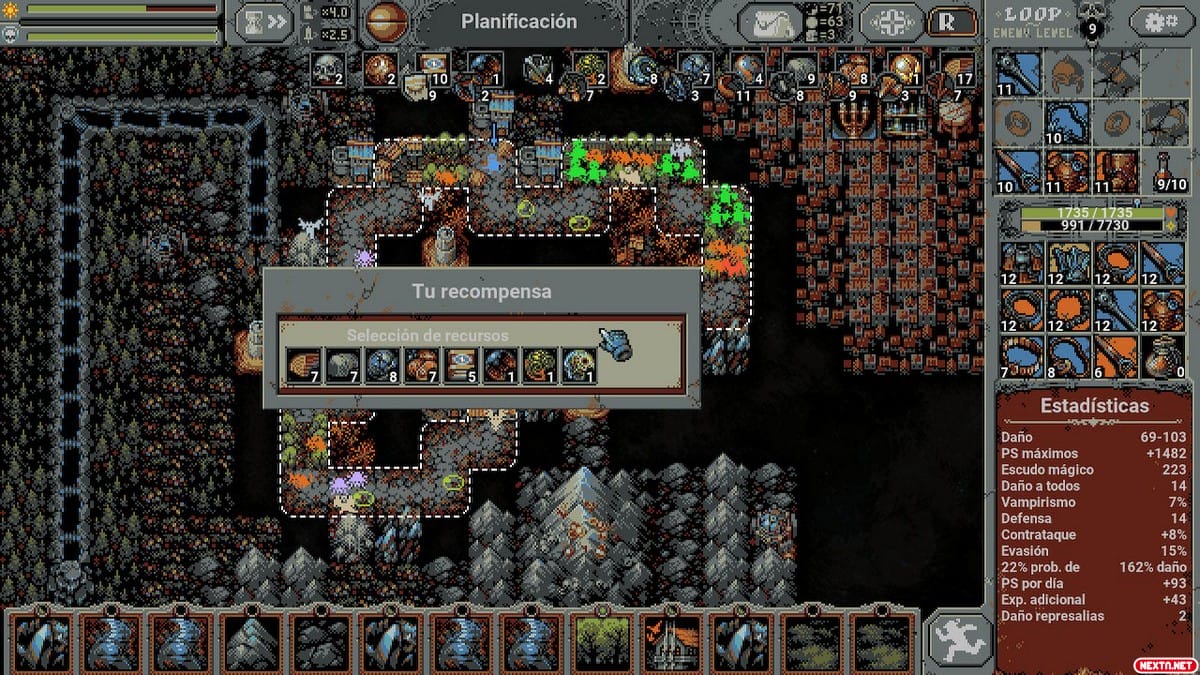Click the inventory pouch item with 0
This screenshot has width=1200, height=675.
[1163, 356]
